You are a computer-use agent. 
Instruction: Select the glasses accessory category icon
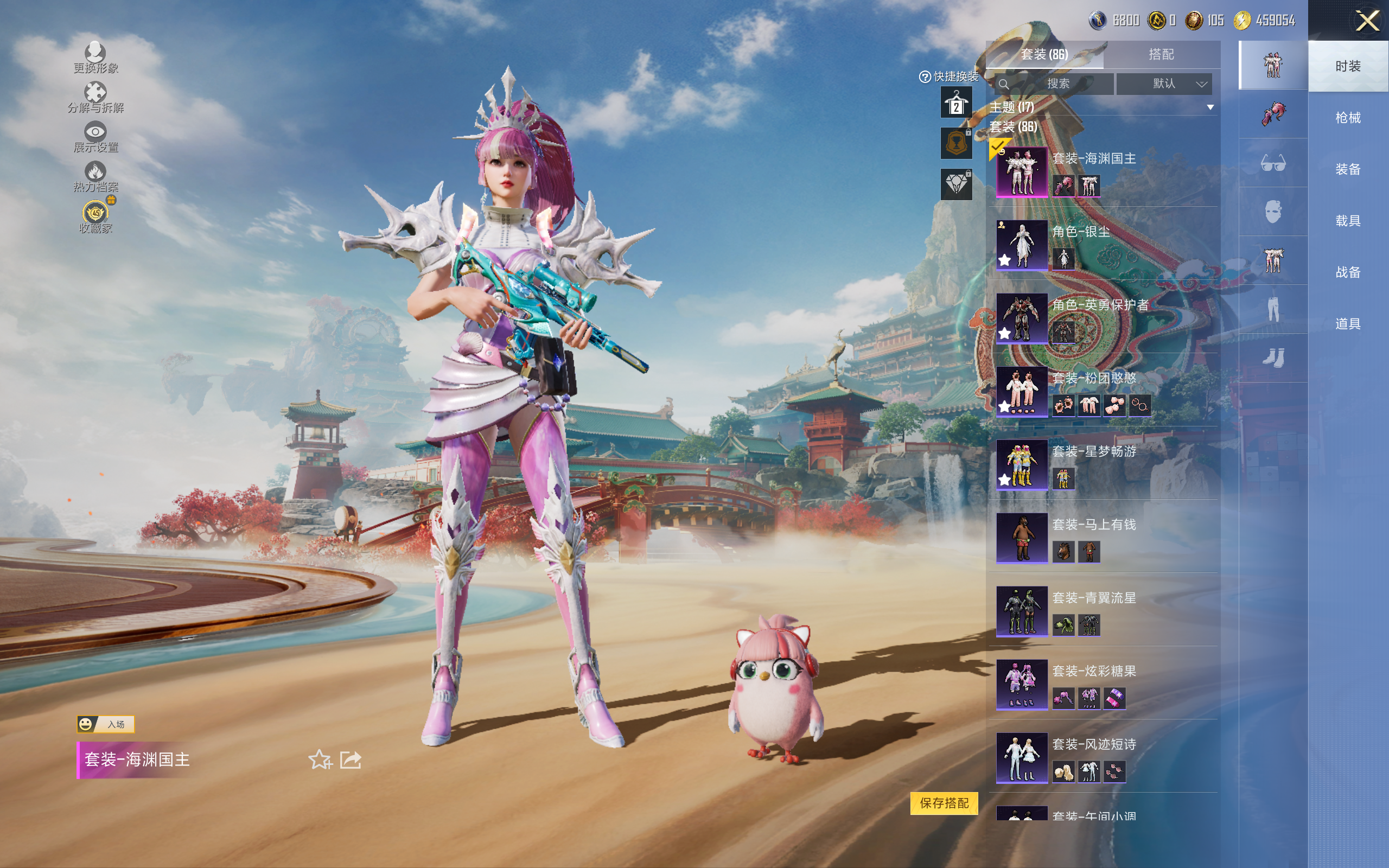click(x=1272, y=163)
